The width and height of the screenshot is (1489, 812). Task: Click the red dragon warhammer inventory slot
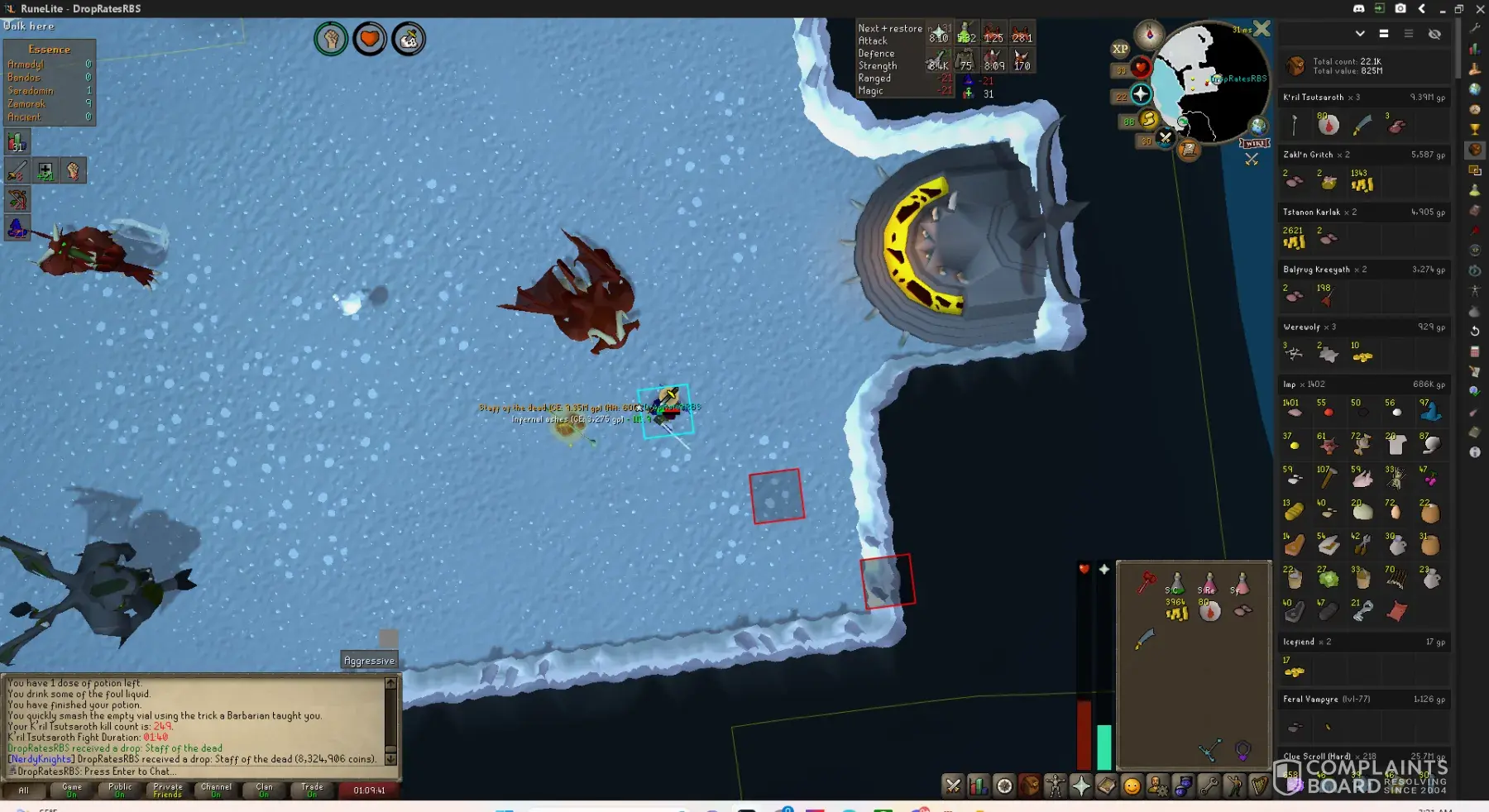[1146, 583]
